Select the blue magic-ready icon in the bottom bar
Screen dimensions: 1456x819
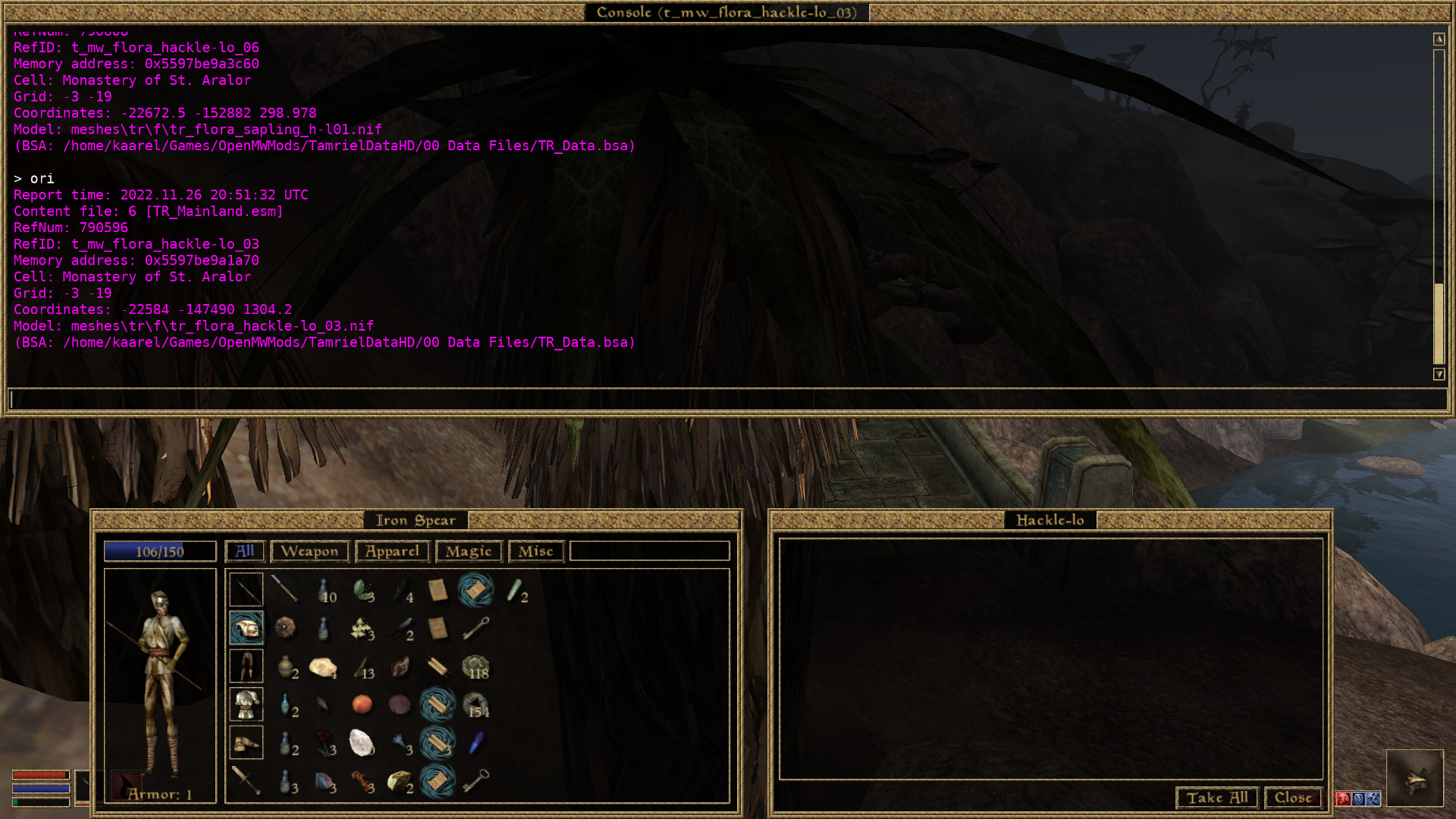click(x=1357, y=798)
